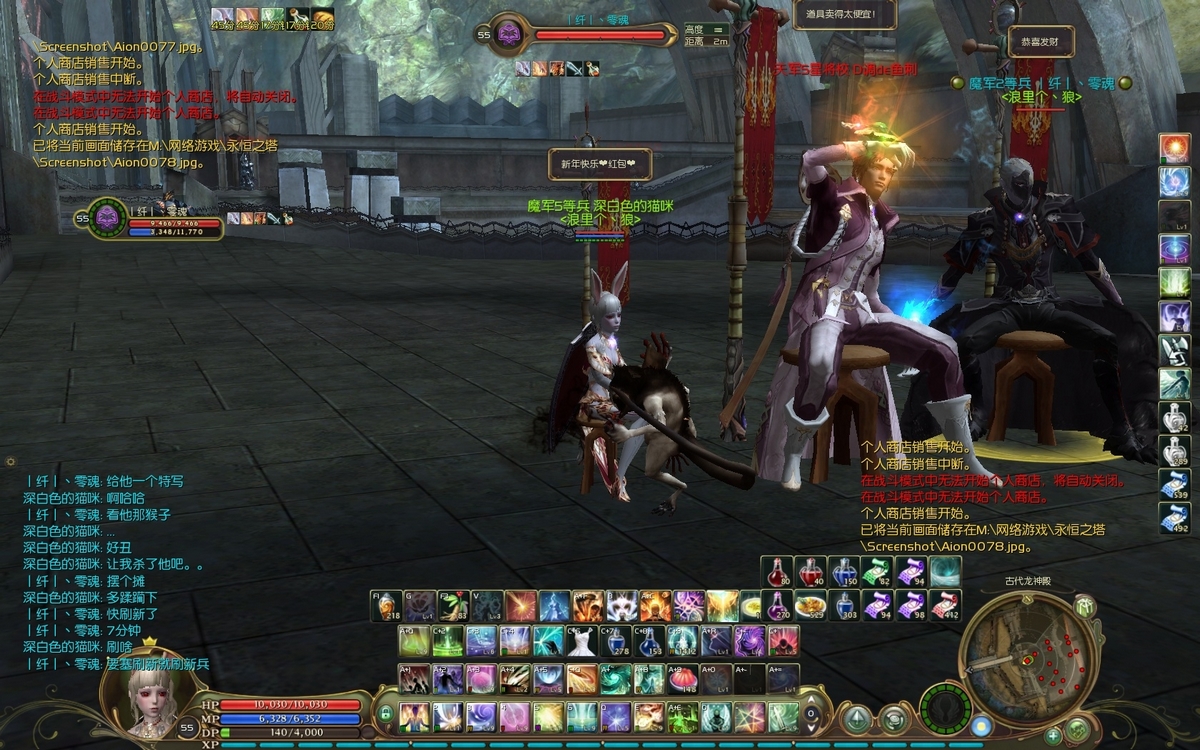Screen dimensions: 1200x750
Task: Use the blue potion with 150 count
Action: click(x=843, y=572)
